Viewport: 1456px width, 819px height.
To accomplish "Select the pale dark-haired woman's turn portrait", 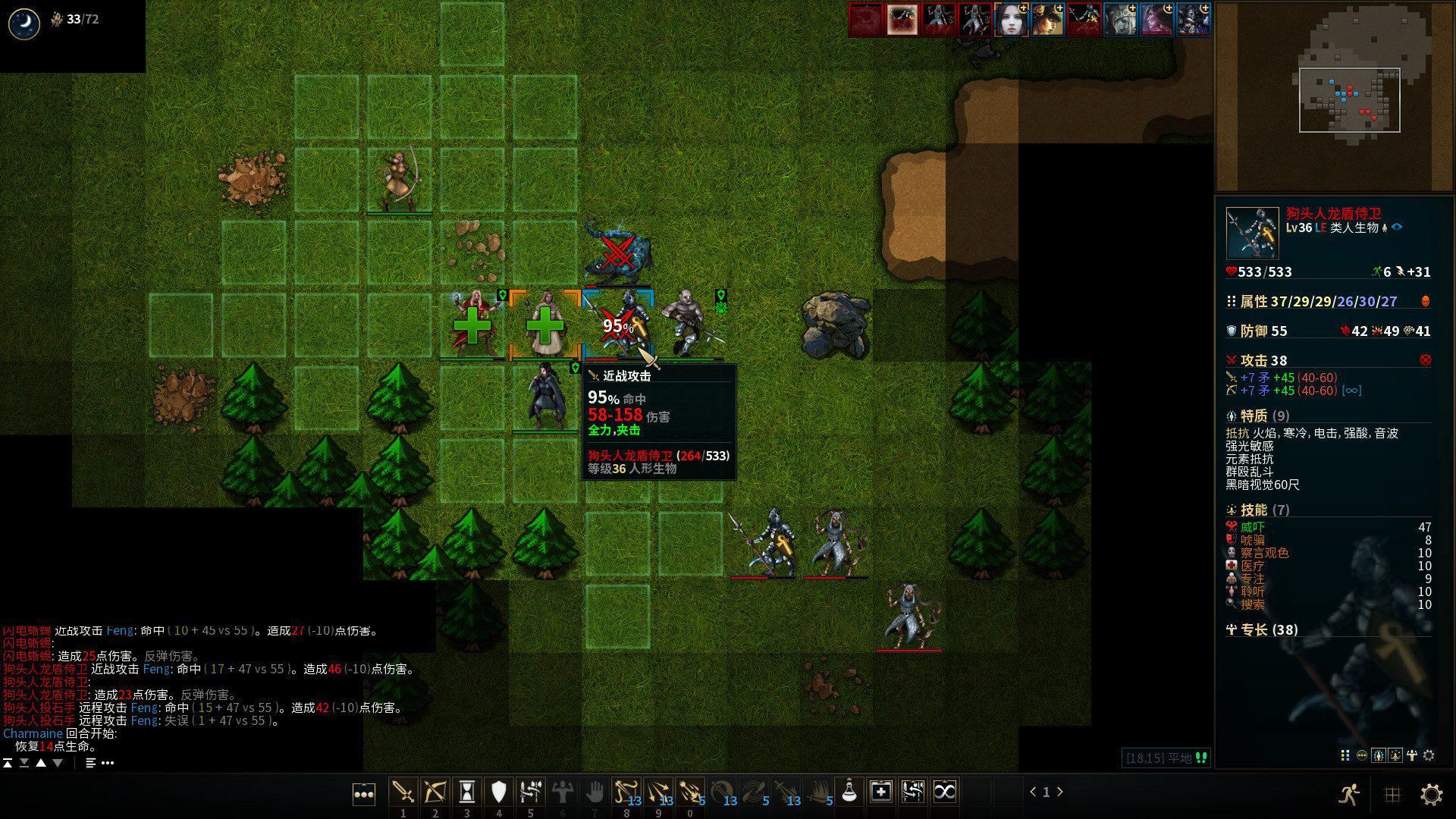I will pyautogui.click(x=1011, y=20).
